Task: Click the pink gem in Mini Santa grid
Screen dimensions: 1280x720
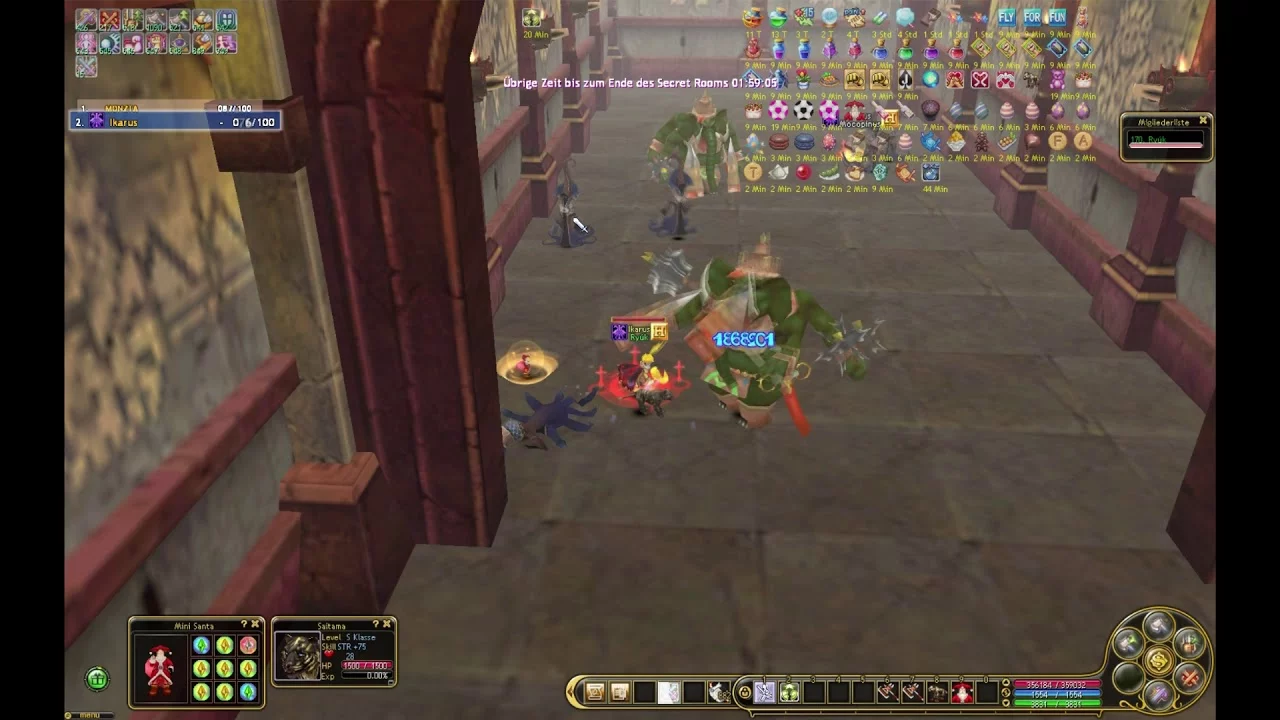Action: point(247,646)
